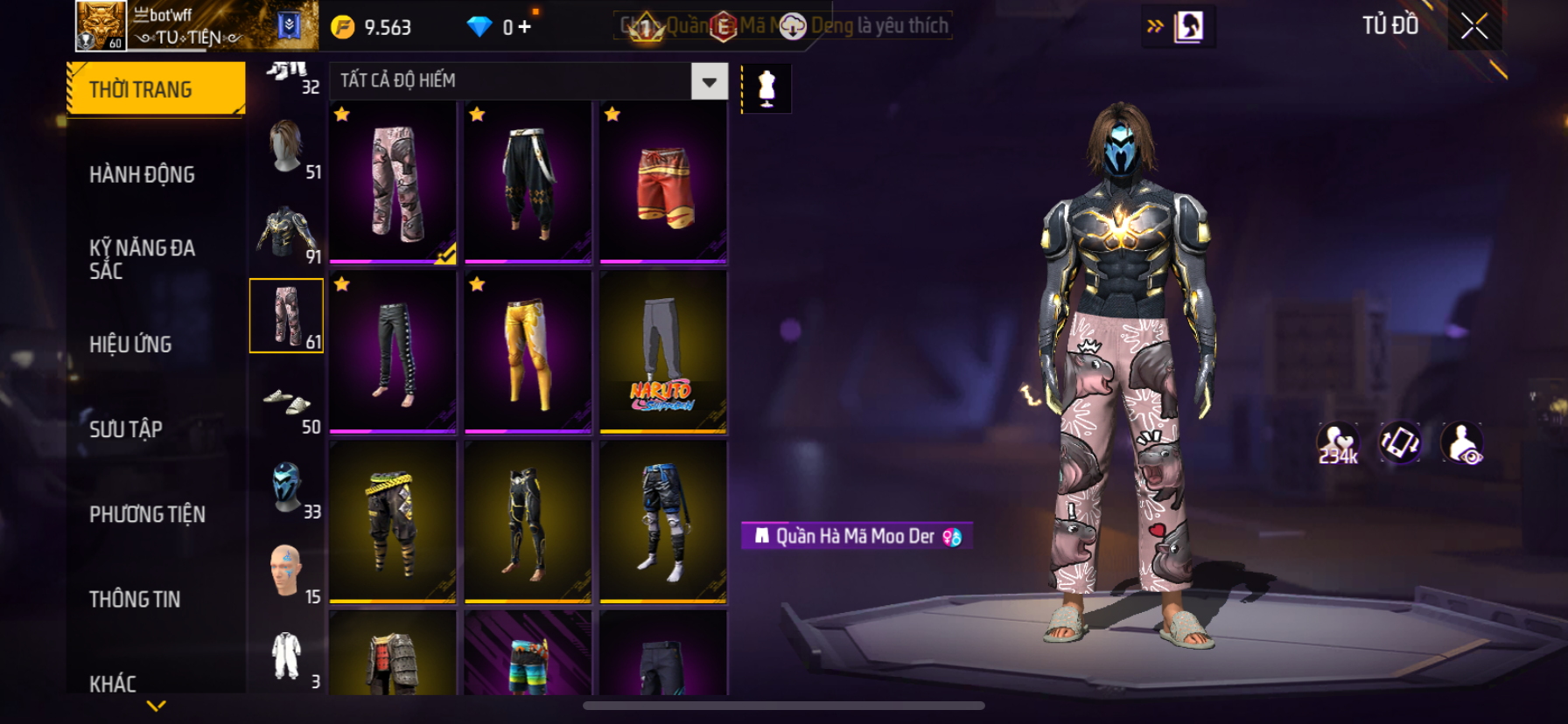
Task: Go to the Sưu Tập section
Action: (x=126, y=429)
